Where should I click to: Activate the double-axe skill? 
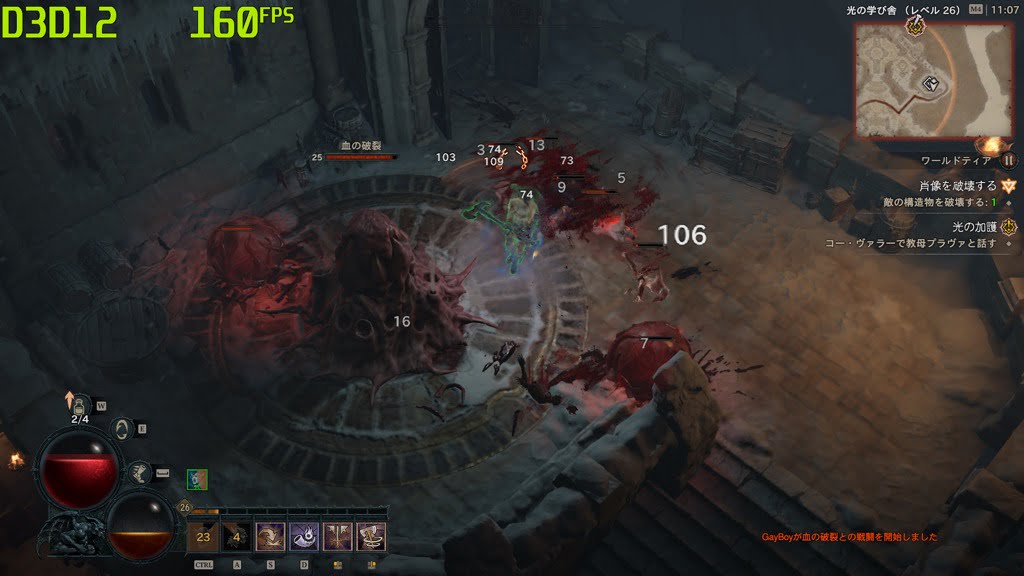coord(338,537)
